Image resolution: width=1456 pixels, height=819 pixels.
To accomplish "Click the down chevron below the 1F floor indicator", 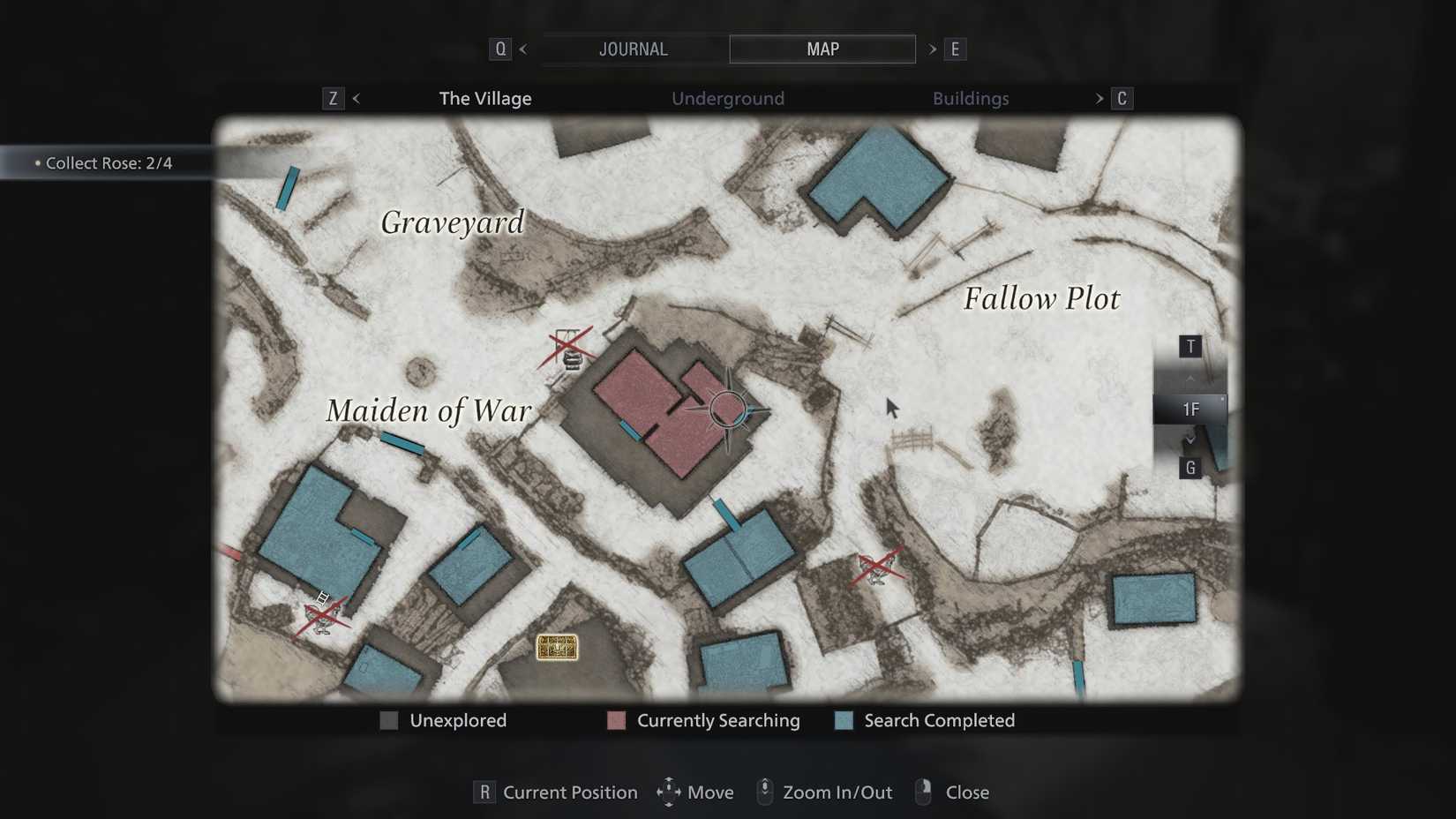I will coord(1190,439).
